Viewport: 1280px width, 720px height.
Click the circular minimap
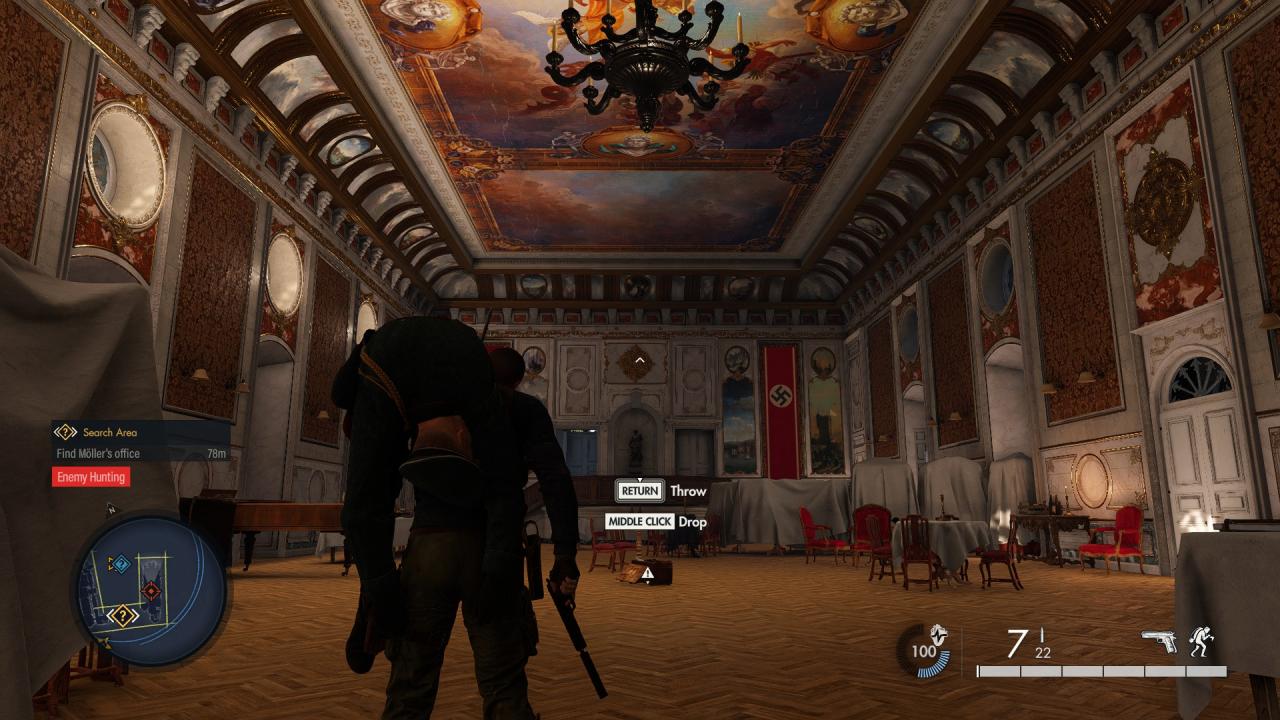coord(150,590)
